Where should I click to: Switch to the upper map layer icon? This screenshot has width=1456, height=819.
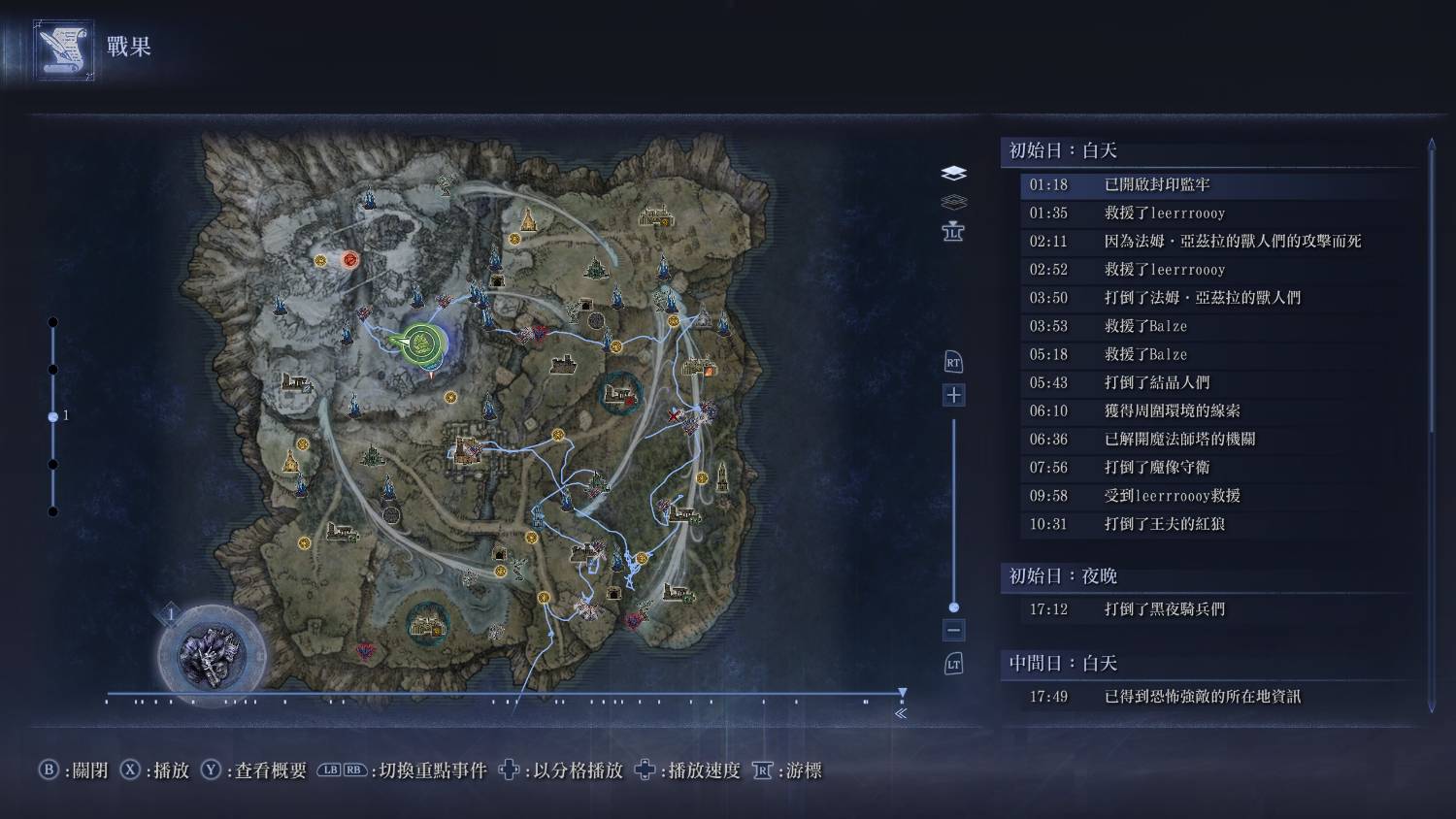click(x=953, y=173)
